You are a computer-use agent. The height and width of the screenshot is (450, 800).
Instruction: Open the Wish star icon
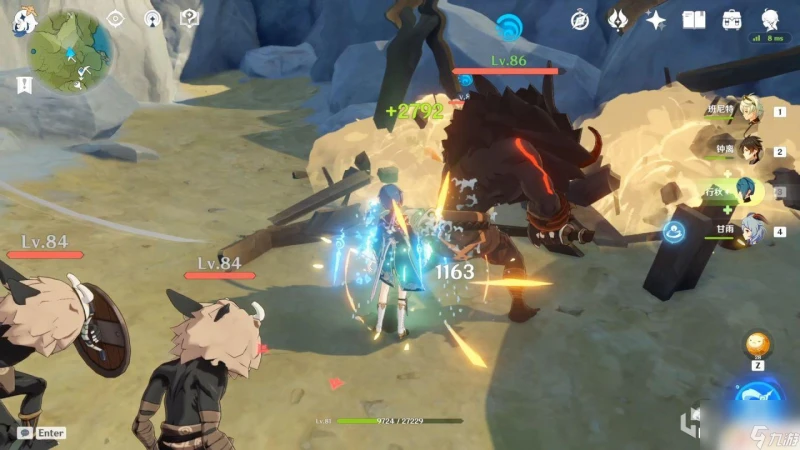tap(656, 20)
